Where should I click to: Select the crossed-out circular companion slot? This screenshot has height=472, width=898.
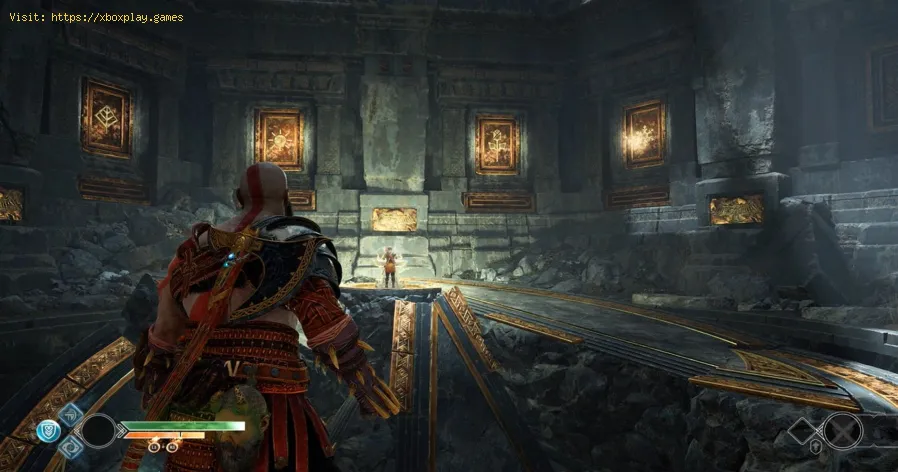tap(842, 431)
